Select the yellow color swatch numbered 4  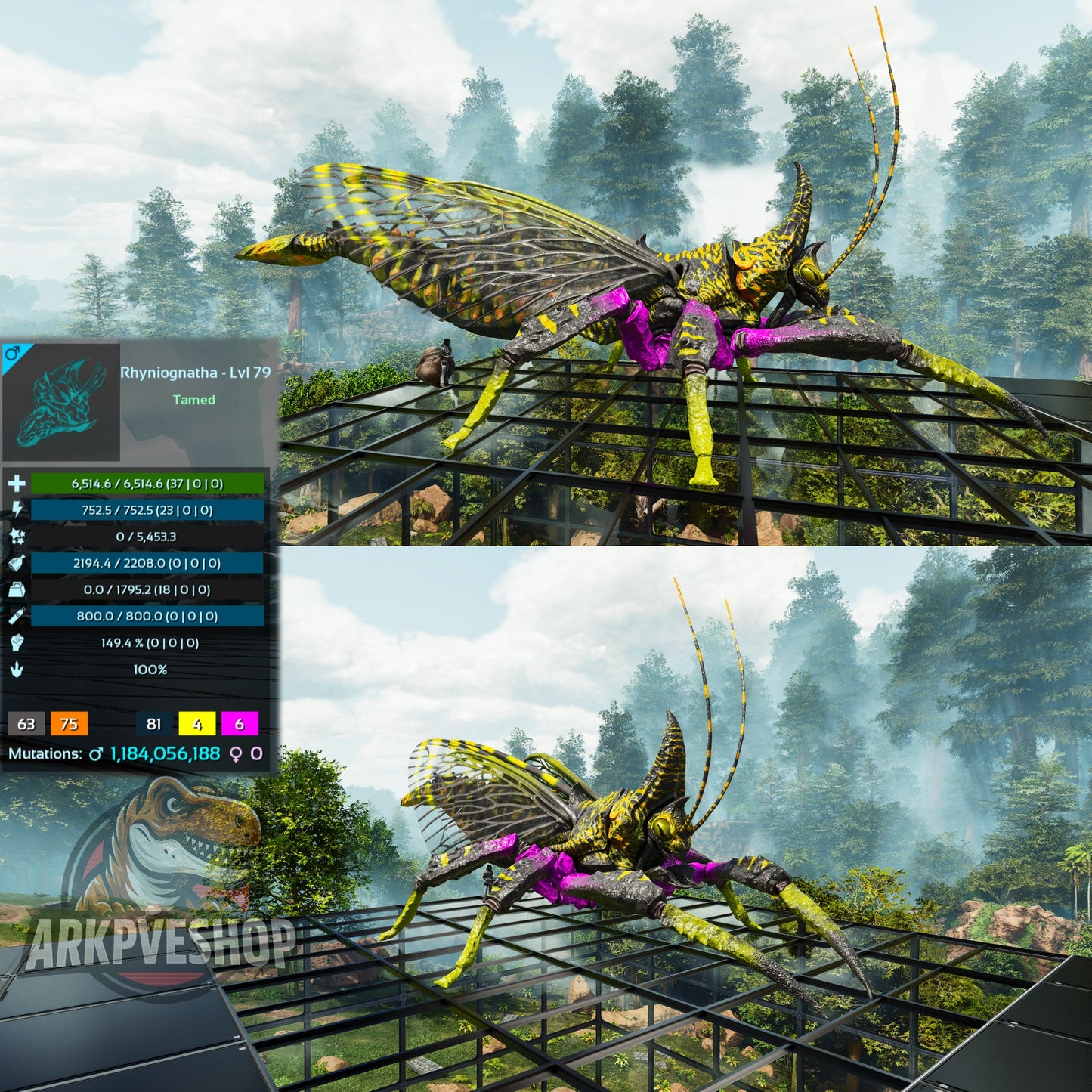tap(197, 724)
